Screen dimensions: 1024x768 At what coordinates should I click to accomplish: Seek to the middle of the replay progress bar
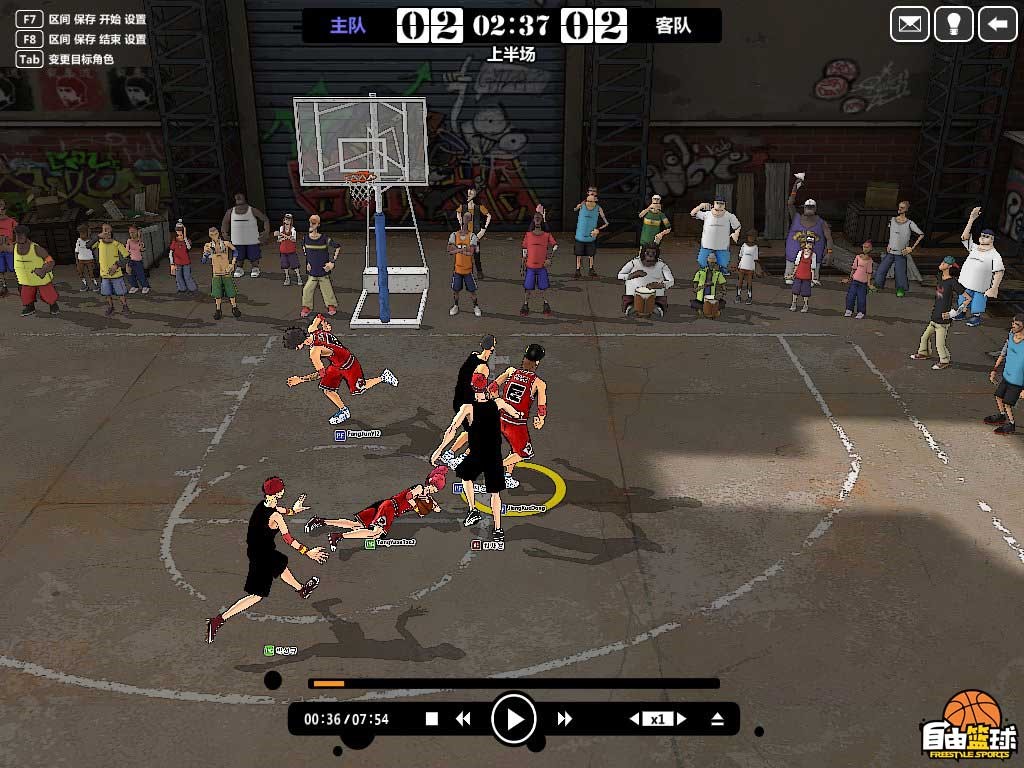pos(514,684)
